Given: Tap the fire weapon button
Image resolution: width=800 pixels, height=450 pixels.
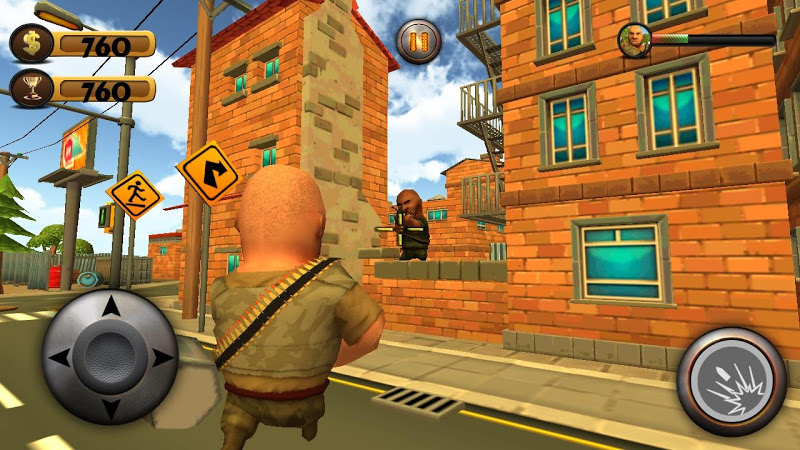Looking at the screenshot, I should pyautogui.click(x=731, y=380).
